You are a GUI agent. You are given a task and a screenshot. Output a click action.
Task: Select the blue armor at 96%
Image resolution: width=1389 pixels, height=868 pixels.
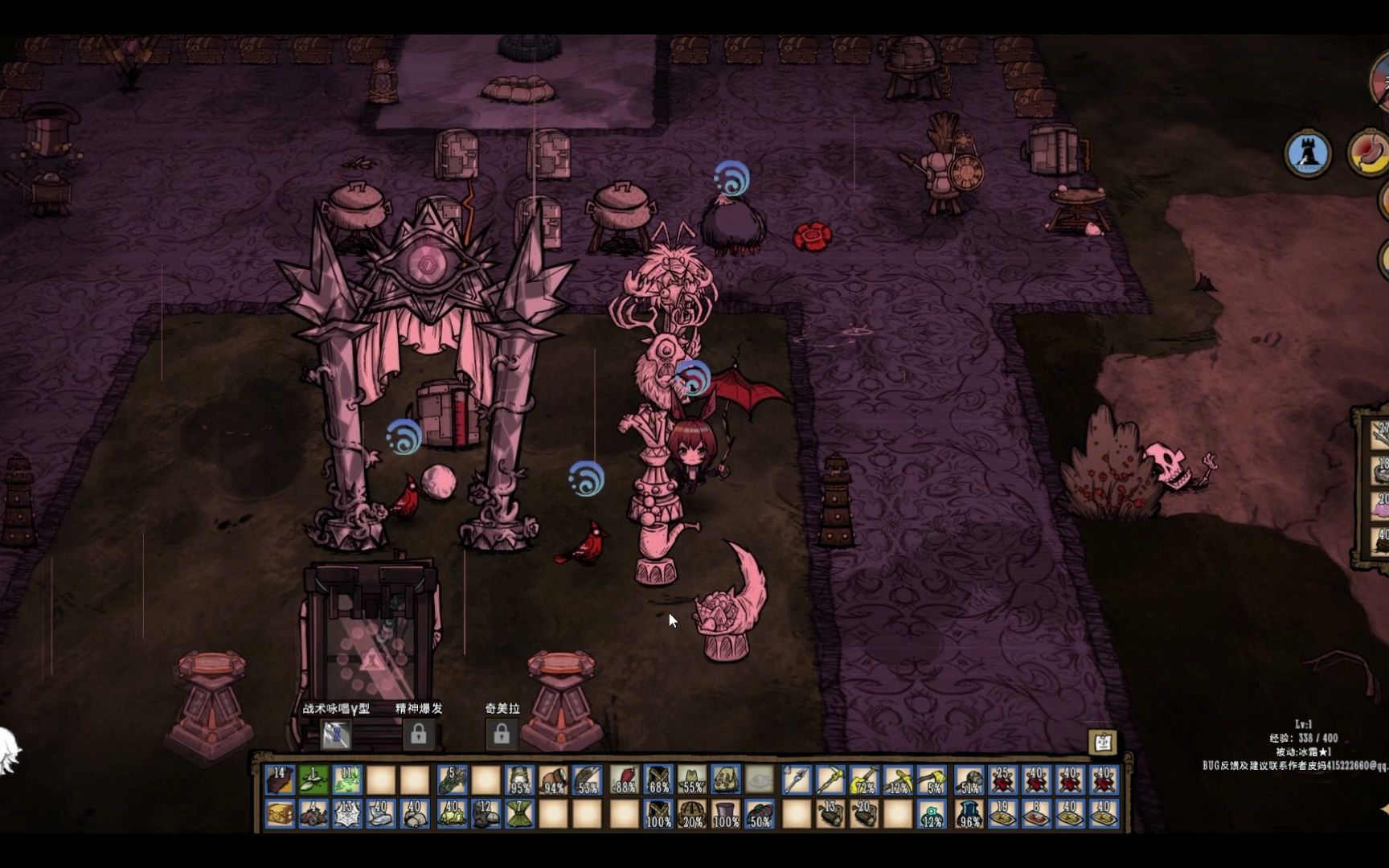click(969, 814)
